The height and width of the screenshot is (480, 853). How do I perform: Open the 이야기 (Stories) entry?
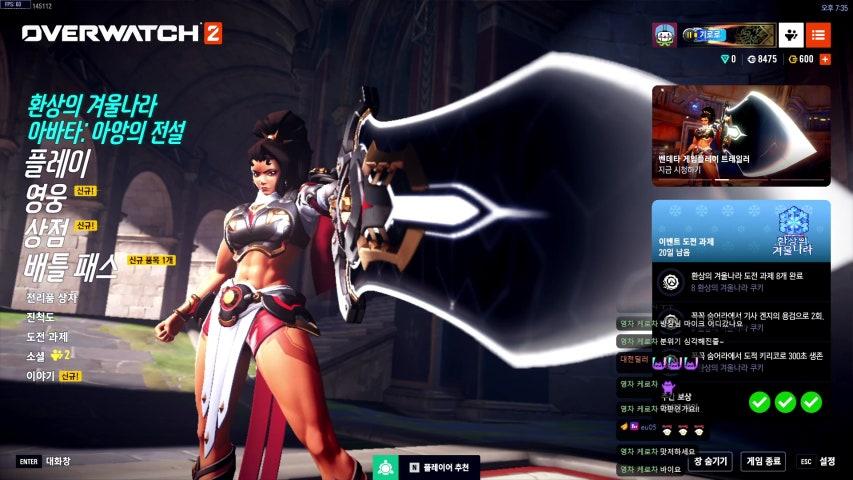click(x=41, y=376)
